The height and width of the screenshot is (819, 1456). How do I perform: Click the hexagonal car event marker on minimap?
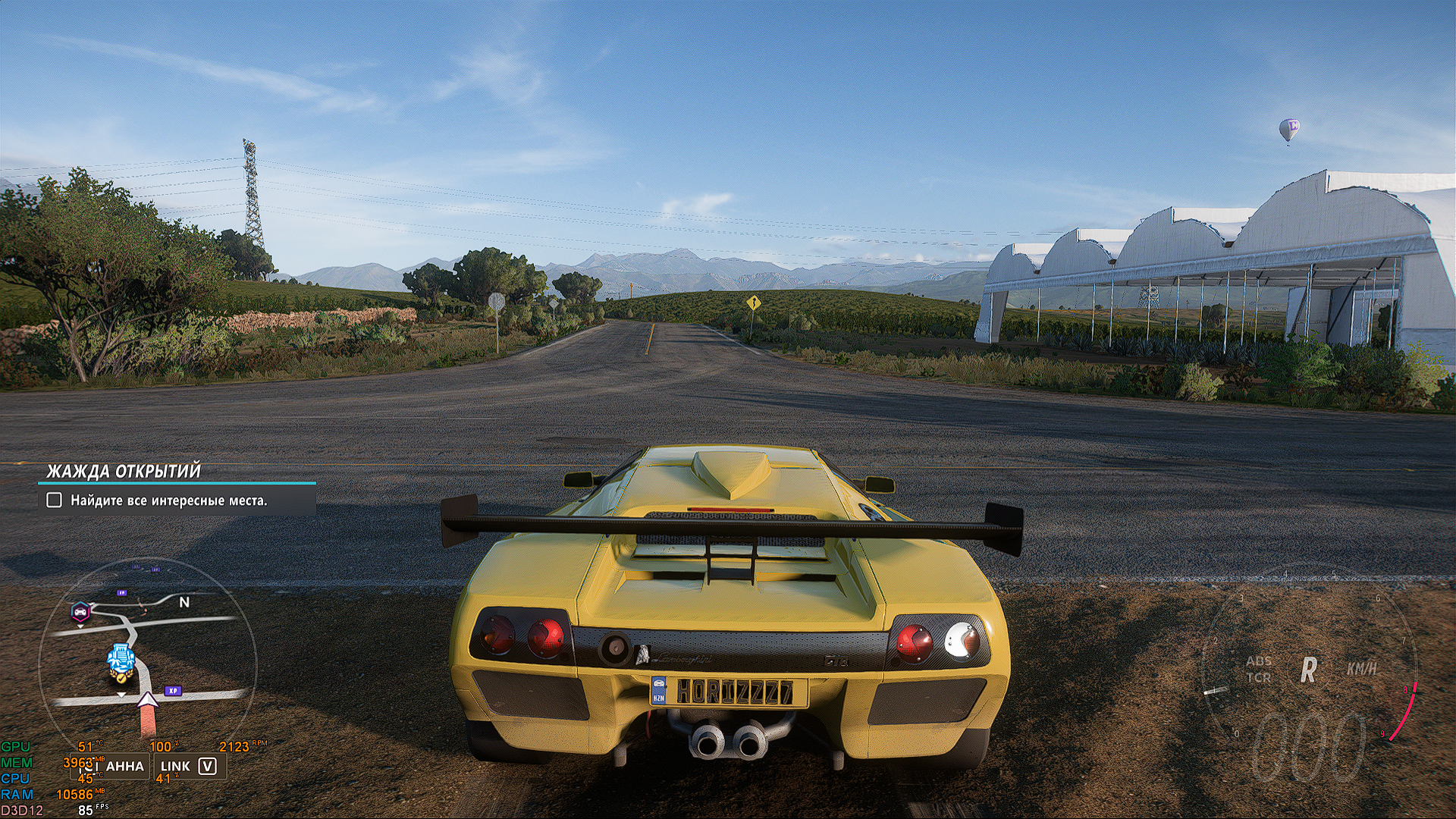[80, 611]
